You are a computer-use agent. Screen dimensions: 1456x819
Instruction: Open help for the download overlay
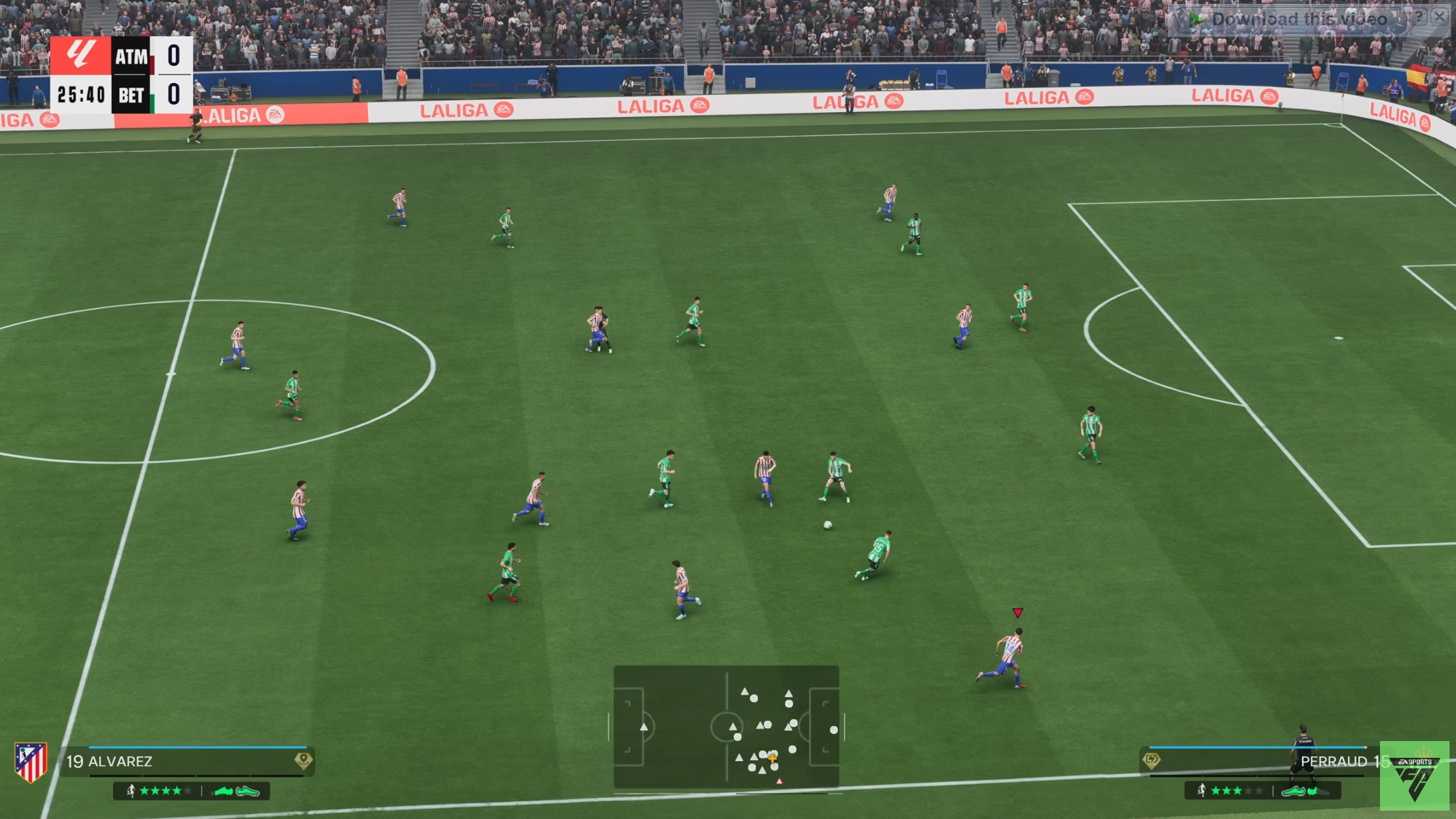tap(1418, 17)
